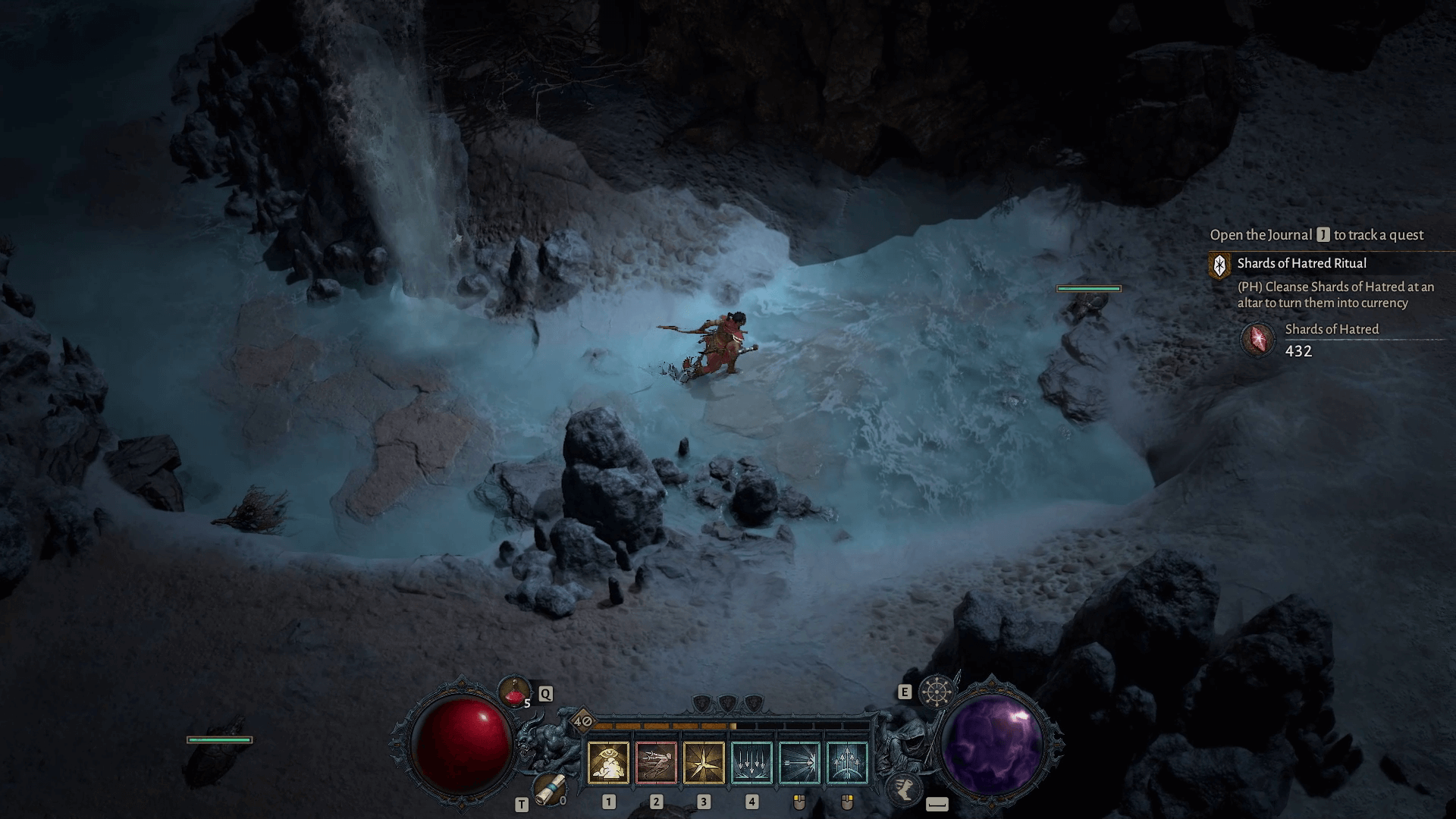Screen dimensions: 1456x819
Task: Select the four-pointed star skill
Action: click(x=704, y=763)
